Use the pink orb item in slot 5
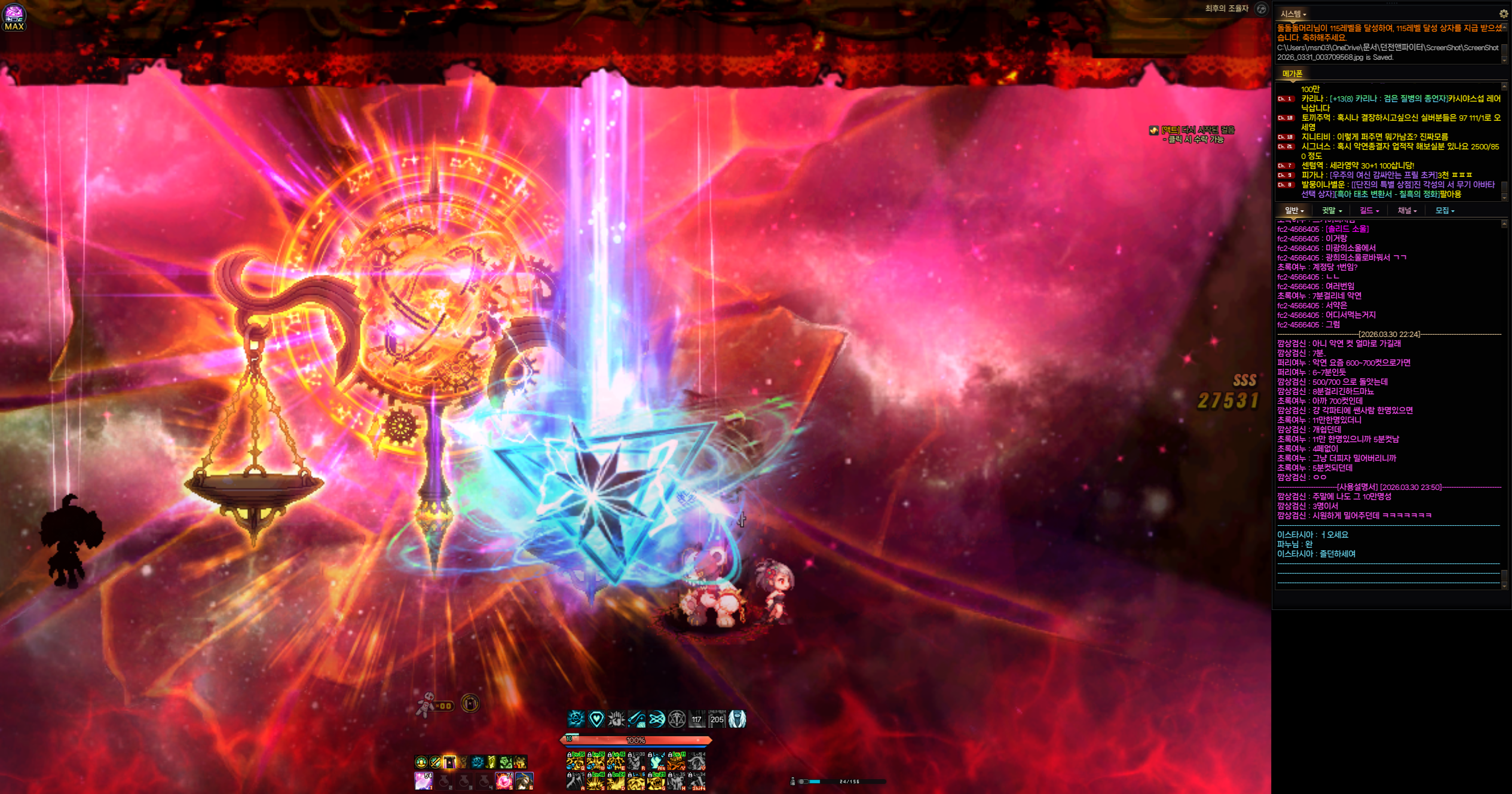This screenshot has height=794, width=1512. [x=504, y=780]
